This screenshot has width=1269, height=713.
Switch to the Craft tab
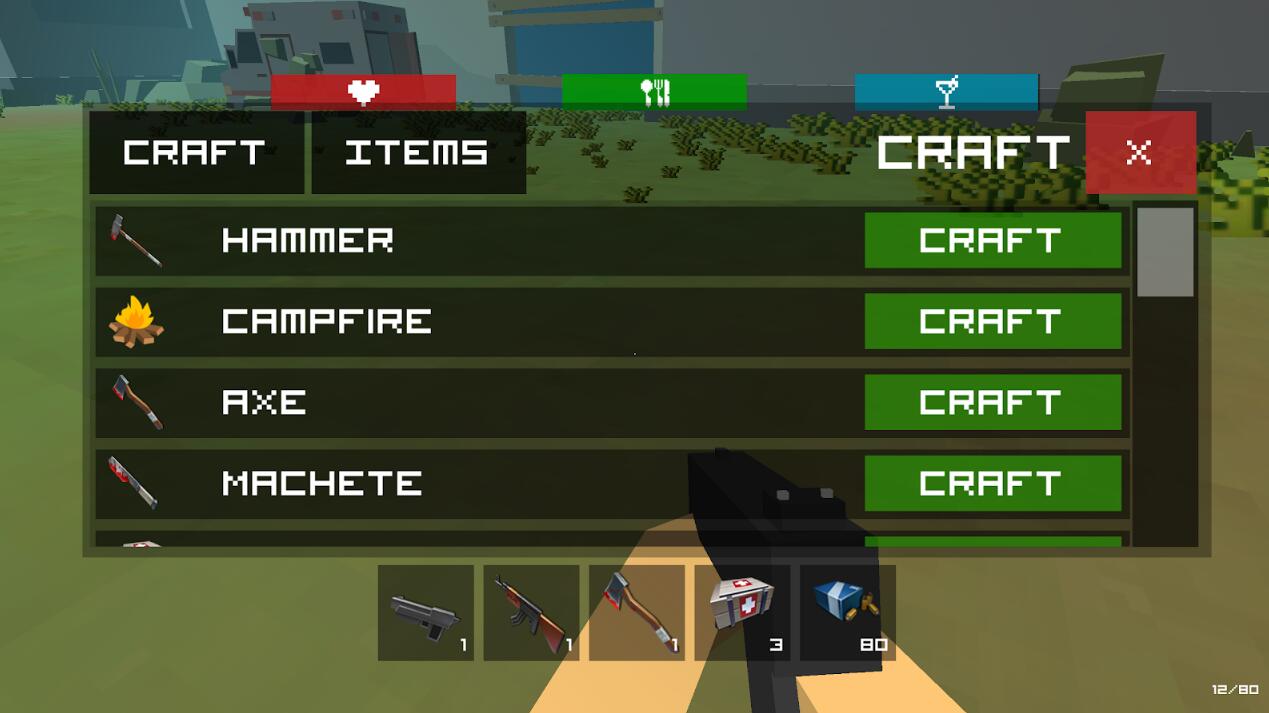(x=196, y=152)
